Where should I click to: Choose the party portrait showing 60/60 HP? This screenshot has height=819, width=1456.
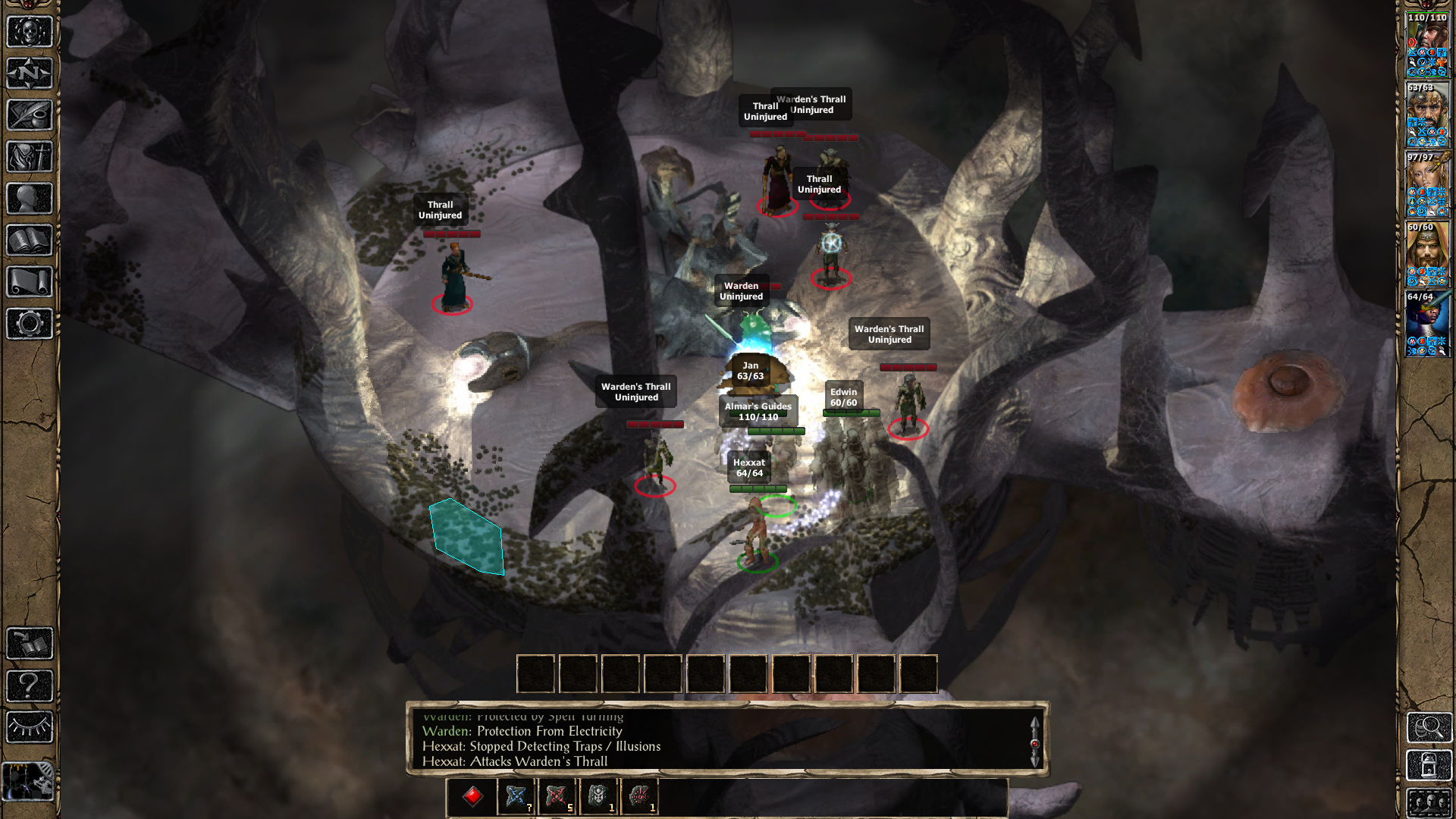pyautogui.click(x=1427, y=255)
